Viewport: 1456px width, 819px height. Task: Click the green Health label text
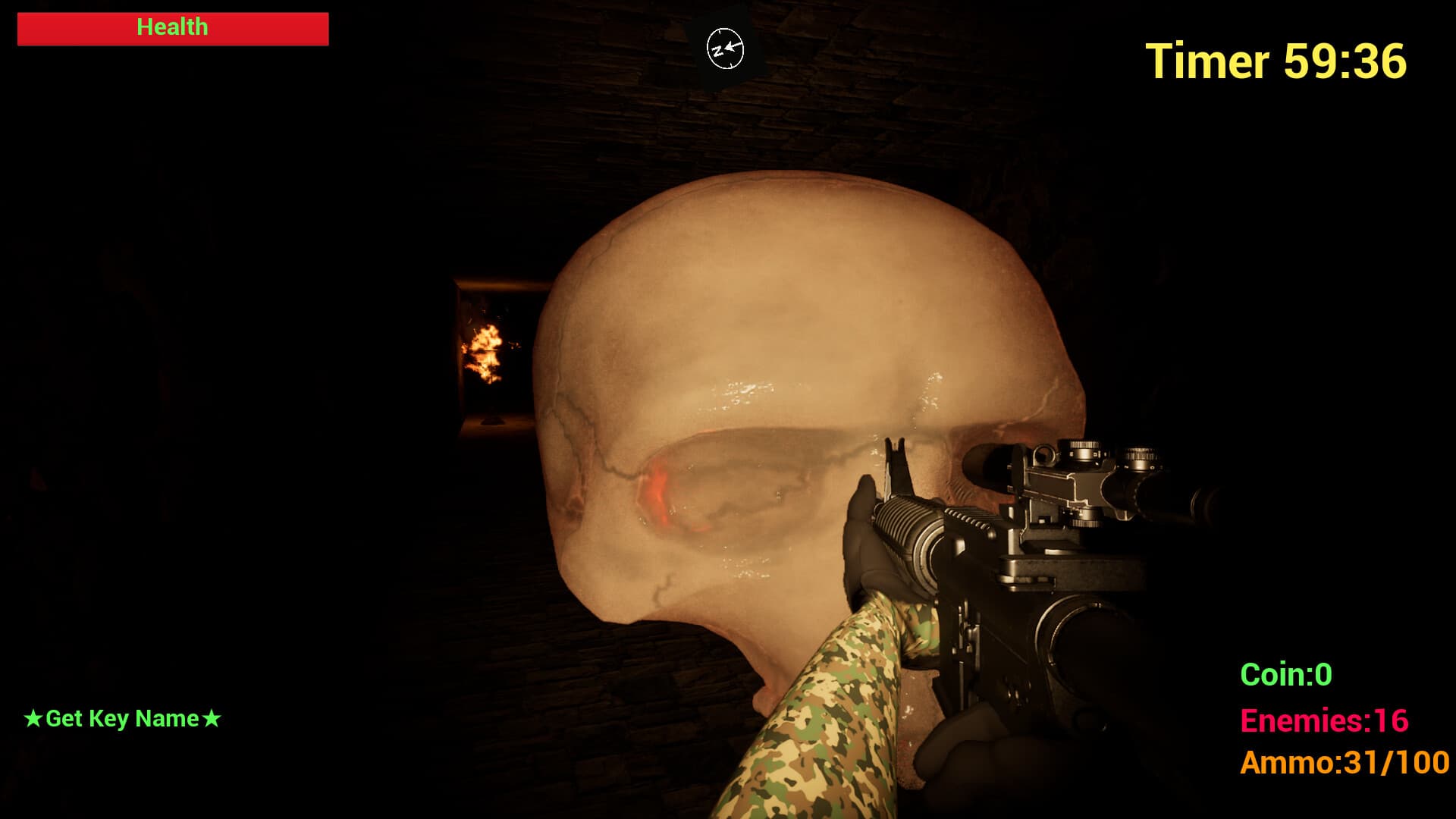click(171, 27)
